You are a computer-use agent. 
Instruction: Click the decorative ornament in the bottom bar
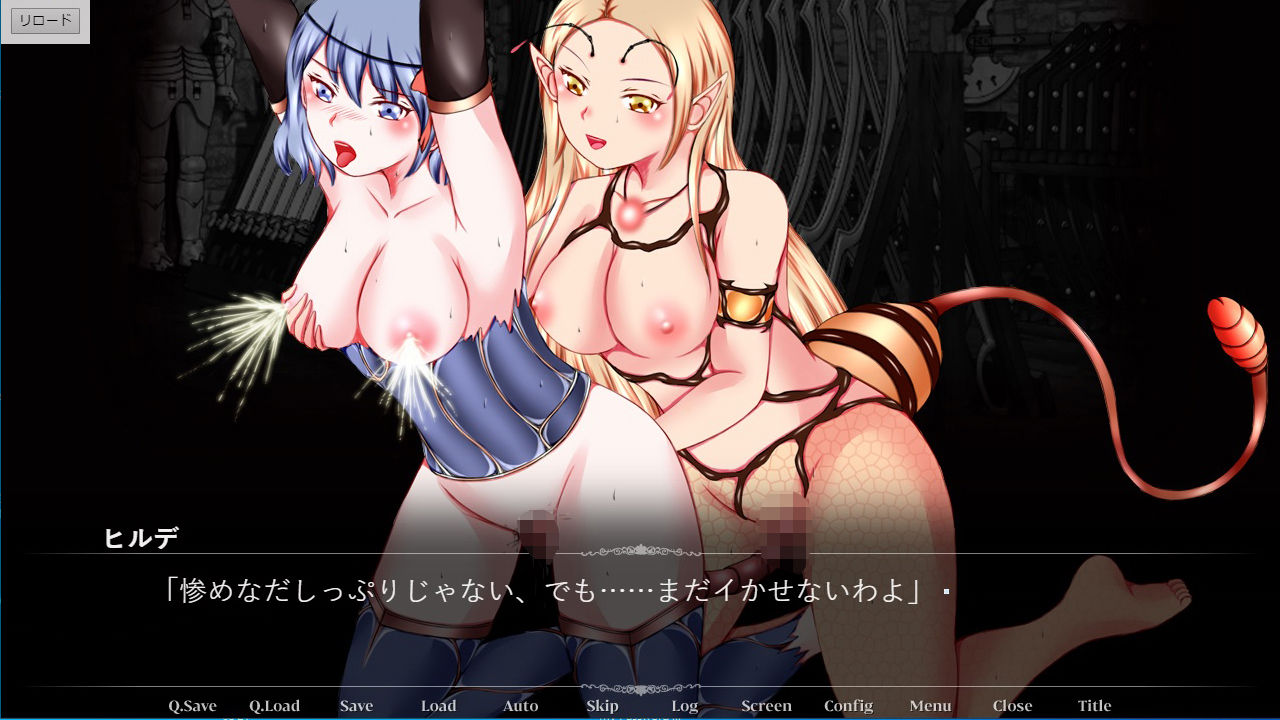(x=639, y=689)
